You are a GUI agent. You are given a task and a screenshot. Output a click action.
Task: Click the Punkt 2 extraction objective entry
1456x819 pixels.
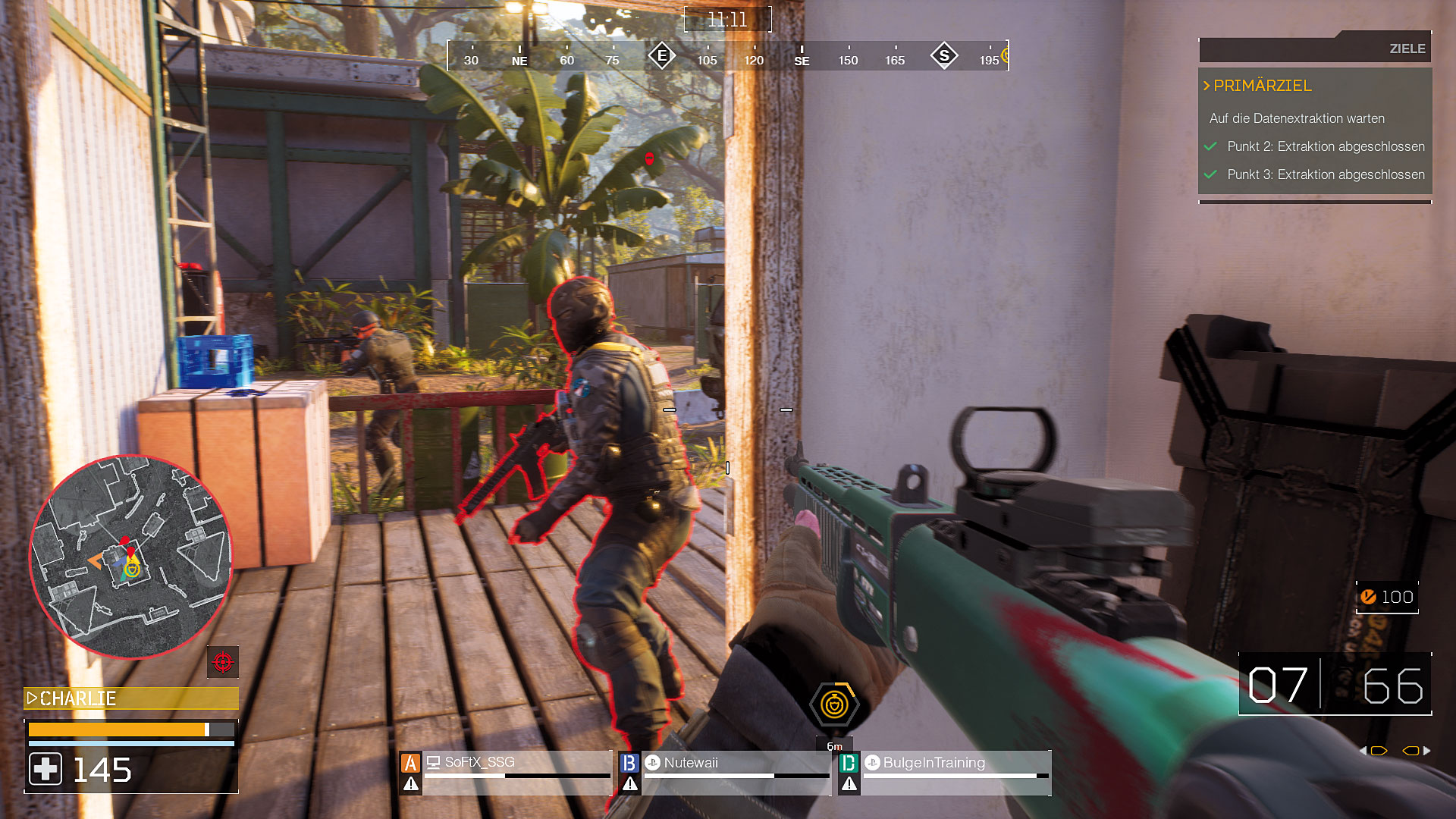pos(1325,146)
